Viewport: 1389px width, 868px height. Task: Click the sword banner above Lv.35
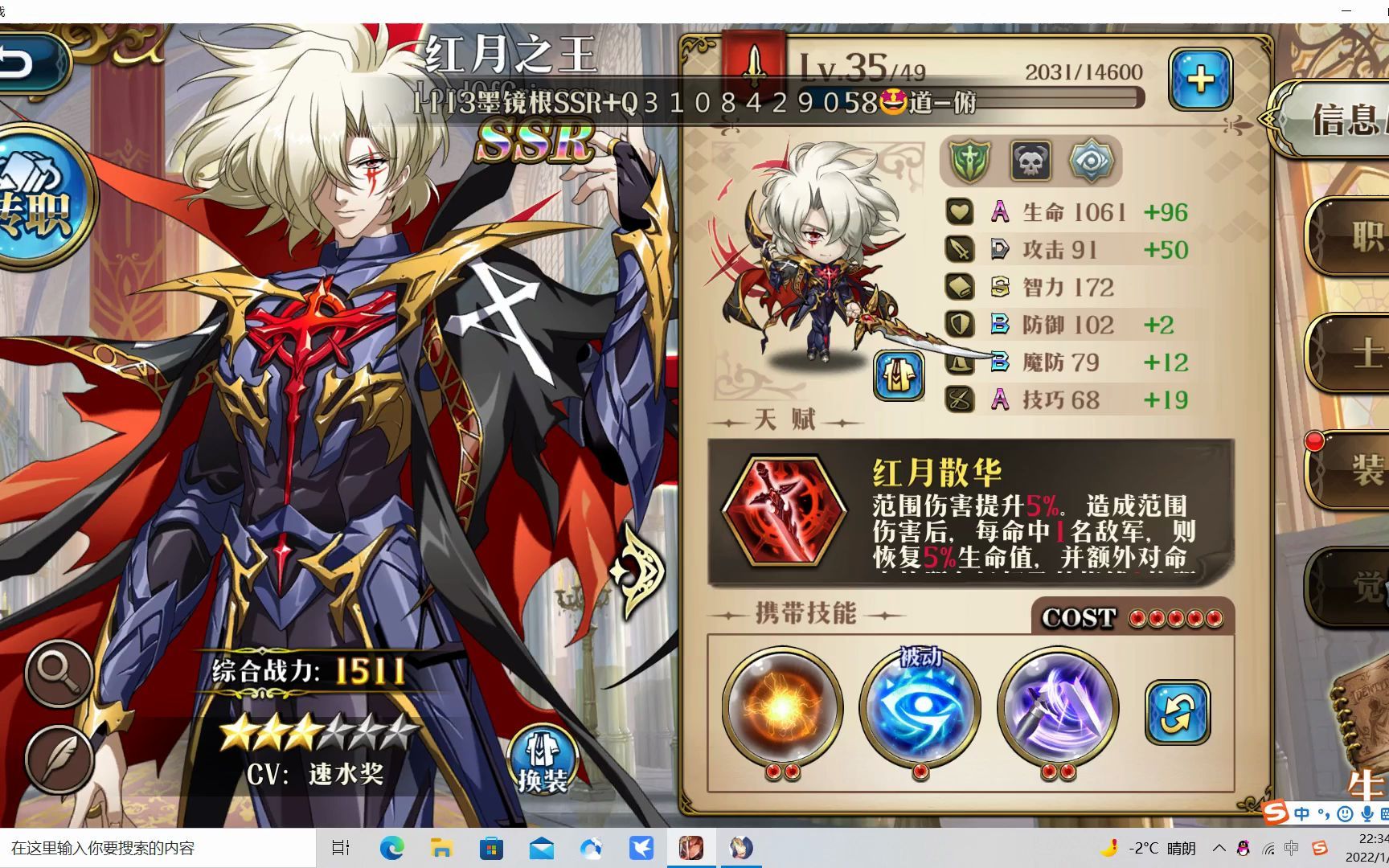[x=752, y=60]
